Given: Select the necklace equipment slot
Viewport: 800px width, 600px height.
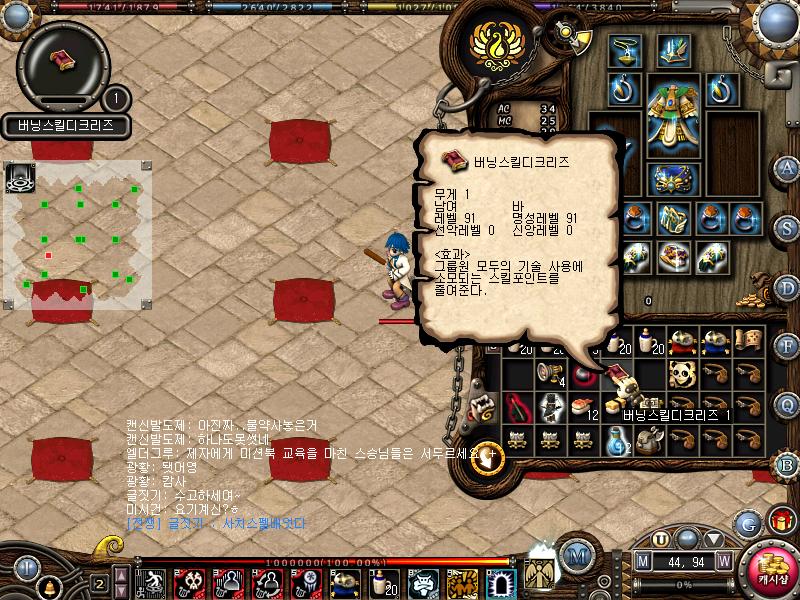Looking at the screenshot, I should click(625, 51).
